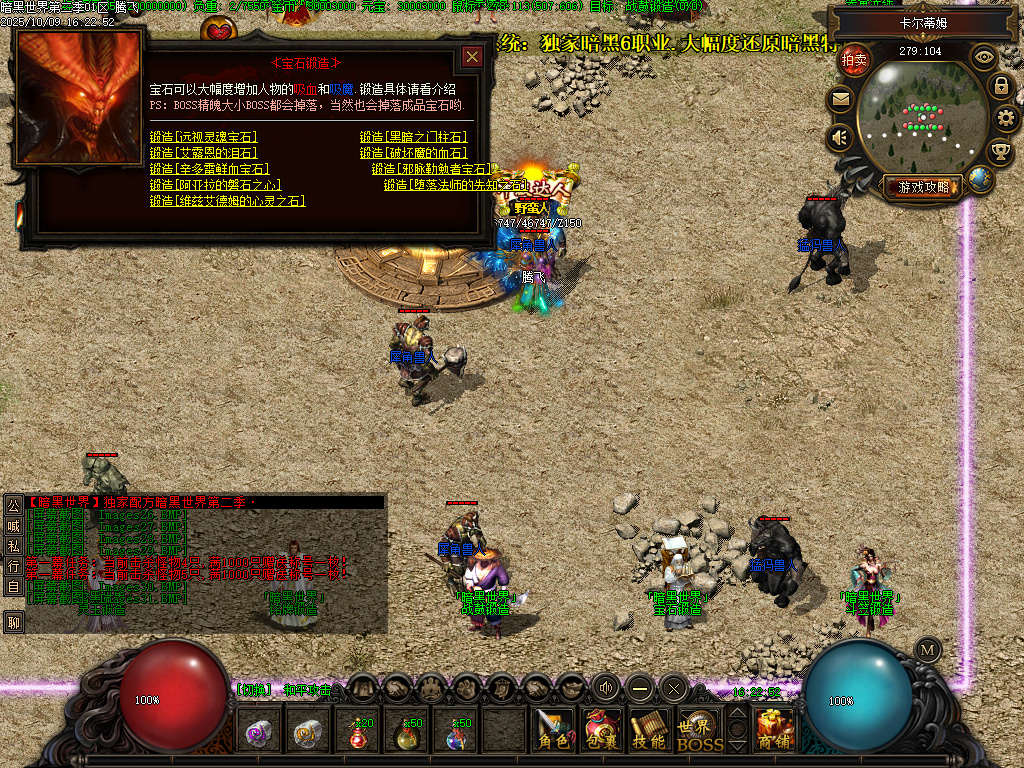This screenshot has width=1024, height=768.
Task: Toggle the eye visibility icon by minimap
Action: [984, 57]
